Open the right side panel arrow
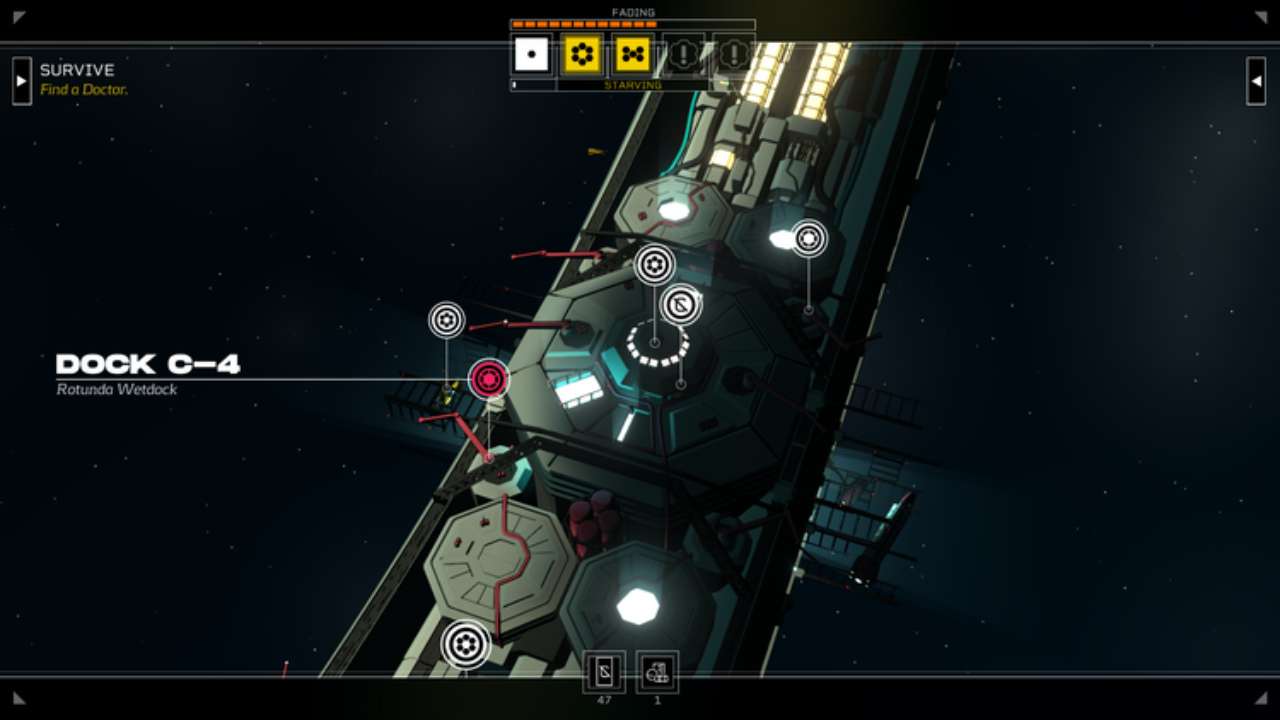 pyautogui.click(x=1256, y=80)
